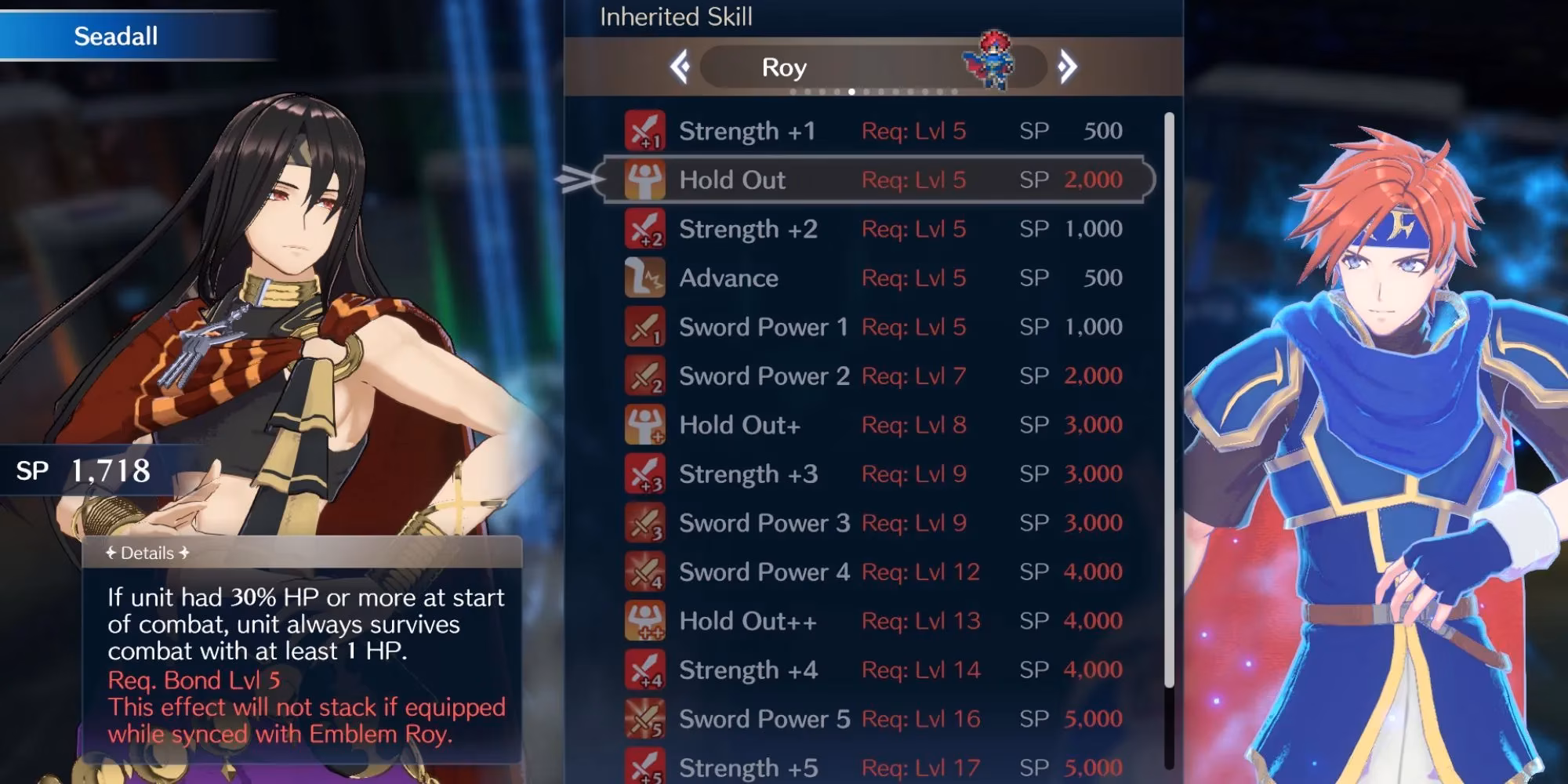Select the Advance skill icon

(643, 278)
